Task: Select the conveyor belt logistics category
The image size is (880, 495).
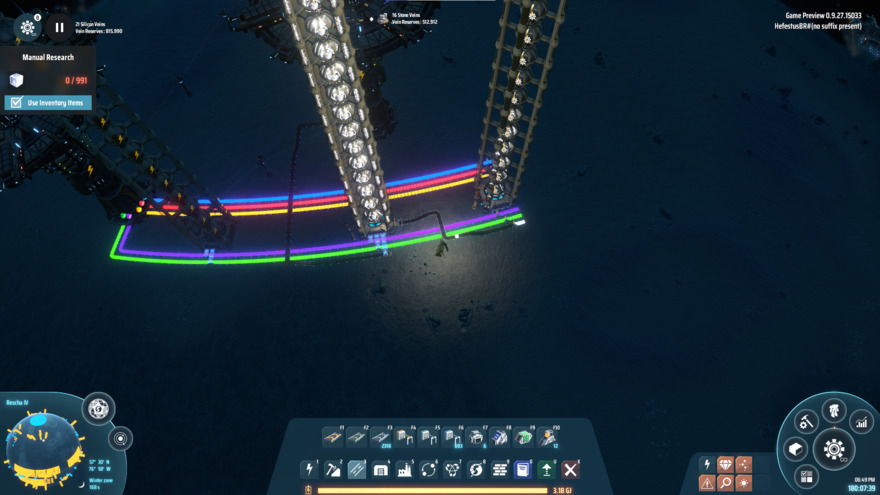Action: (x=357, y=469)
